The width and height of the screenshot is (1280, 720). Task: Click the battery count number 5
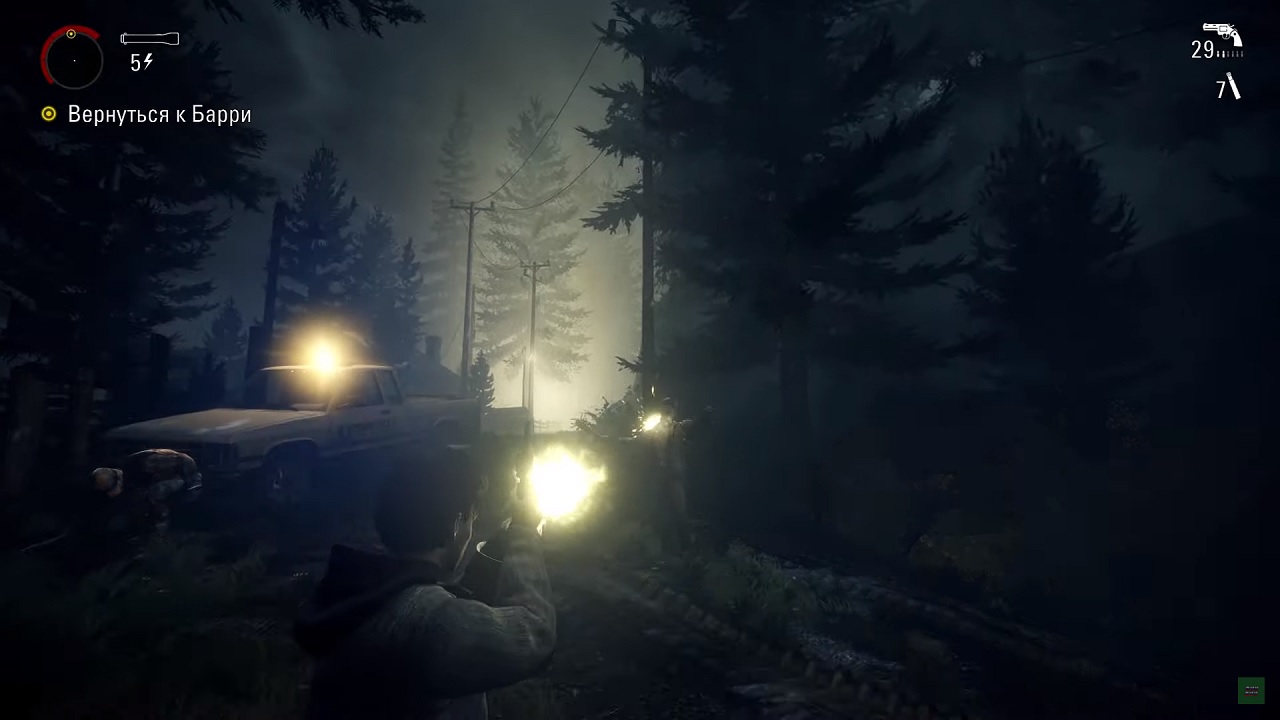click(x=134, y=62)
